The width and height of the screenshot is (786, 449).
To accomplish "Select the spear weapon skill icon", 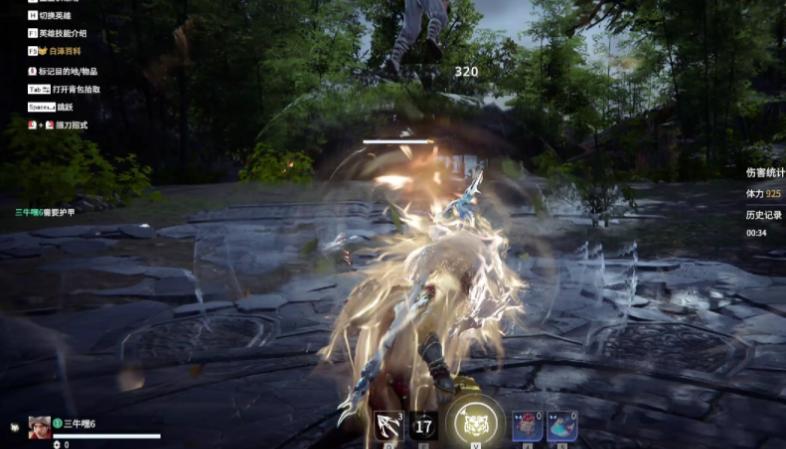I will click(x=388, y=426).
